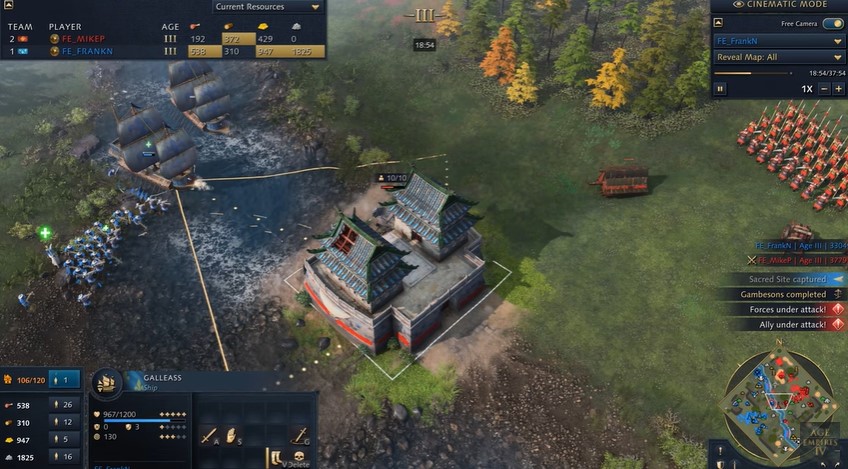This screenshot has height=469, width=848.
Task: Open the FE_FrankN player view dropdown
Action: pos(778,41)
